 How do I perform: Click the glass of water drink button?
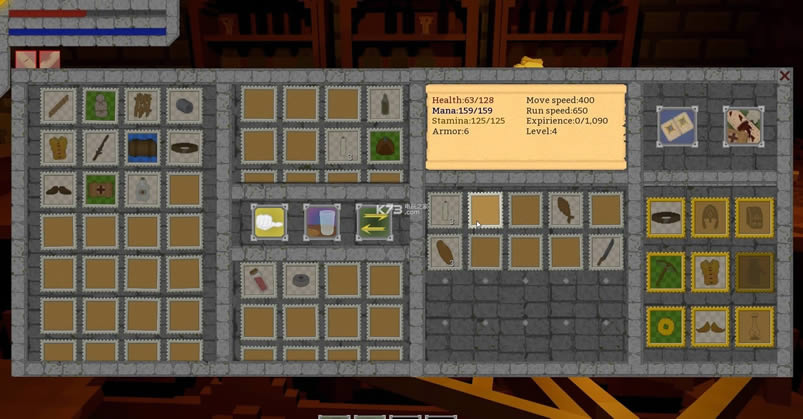322,221
